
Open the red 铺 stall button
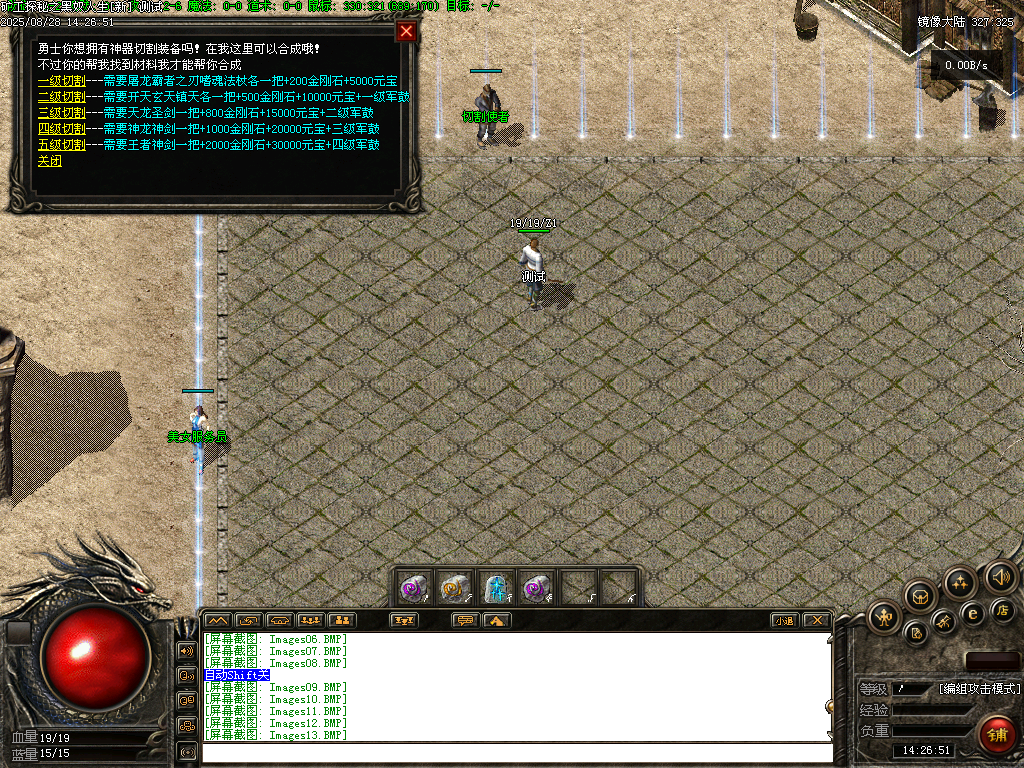pos(996,734)
